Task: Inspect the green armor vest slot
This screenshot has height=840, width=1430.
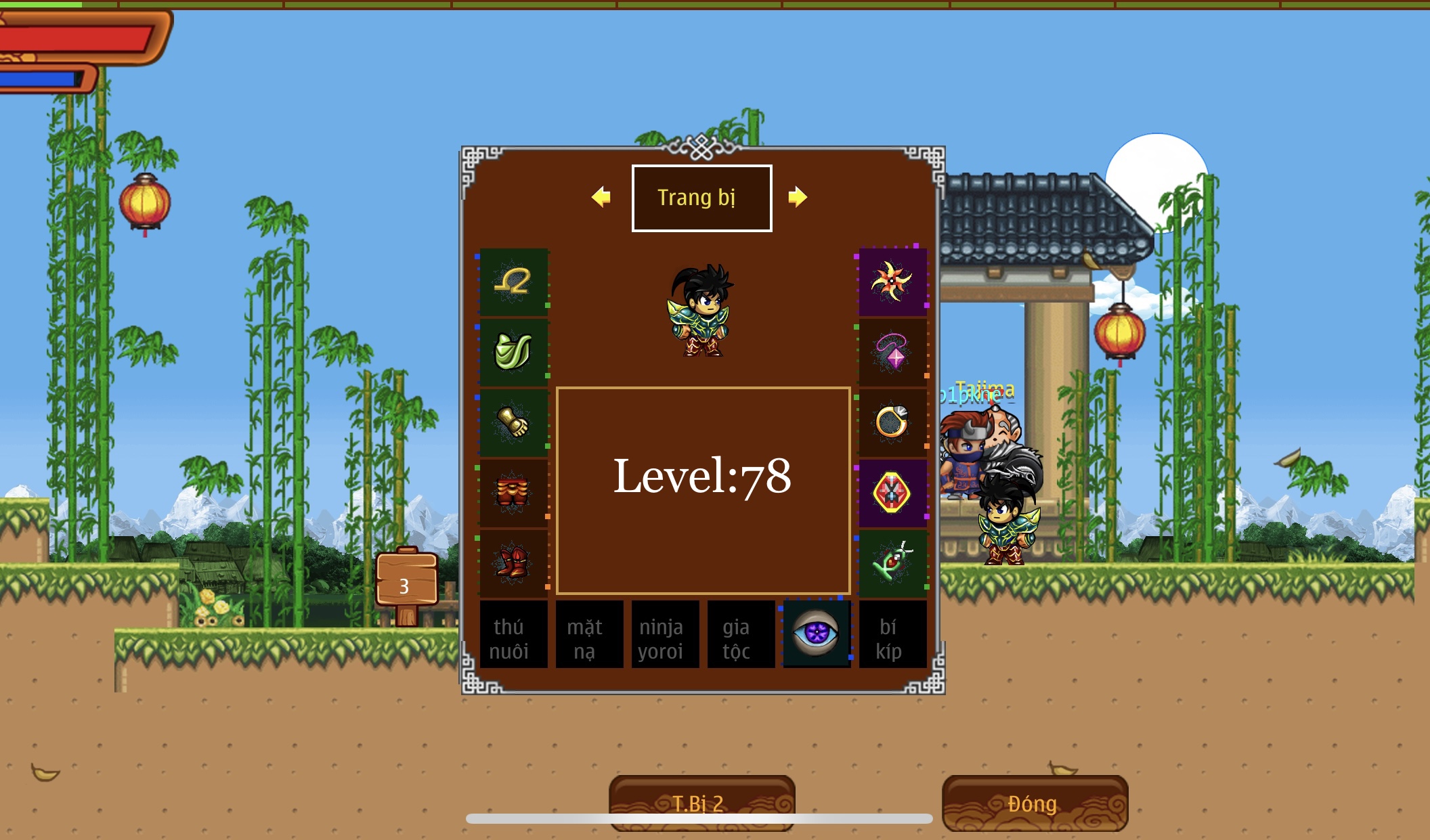Action: (x=513, y=353)
